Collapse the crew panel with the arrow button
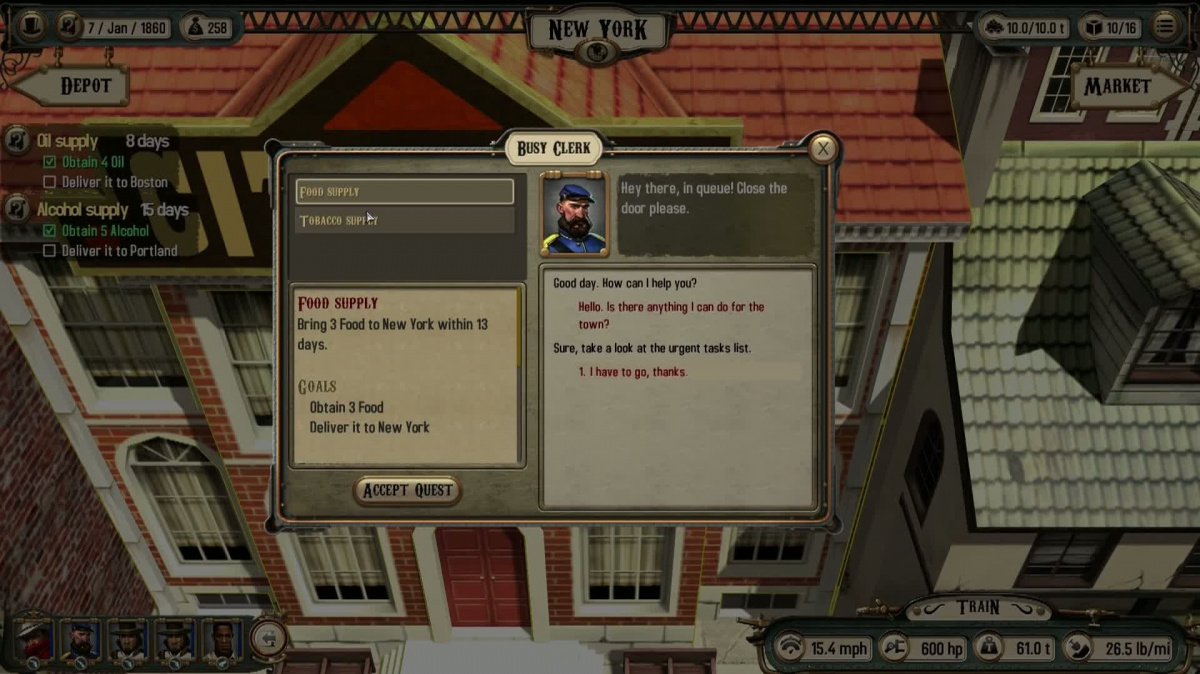This screenshot has height=674, width=1200. [x=267, y=638]
